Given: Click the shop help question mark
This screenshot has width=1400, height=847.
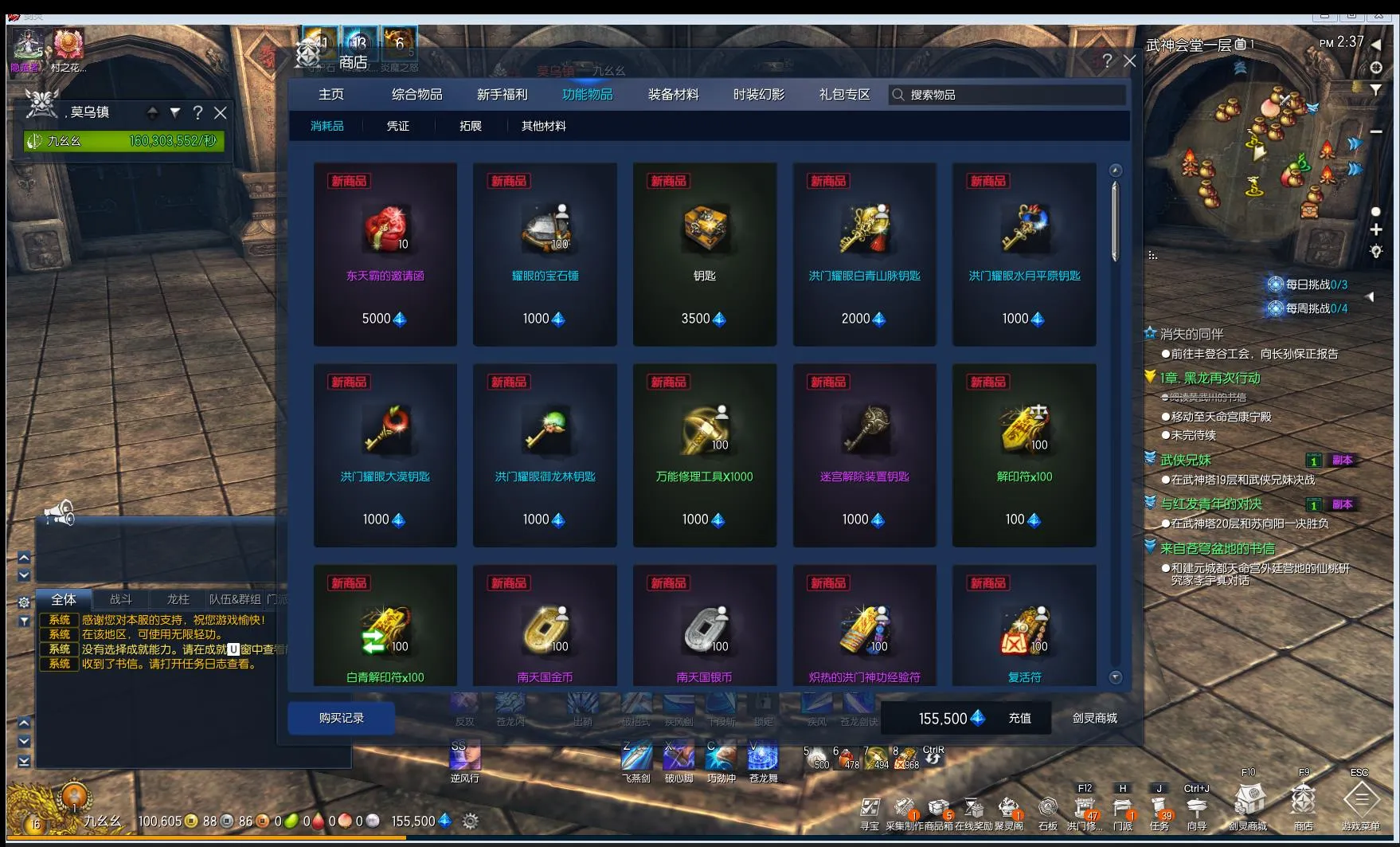Looking at the screenshot, I should pos(1106,61).
